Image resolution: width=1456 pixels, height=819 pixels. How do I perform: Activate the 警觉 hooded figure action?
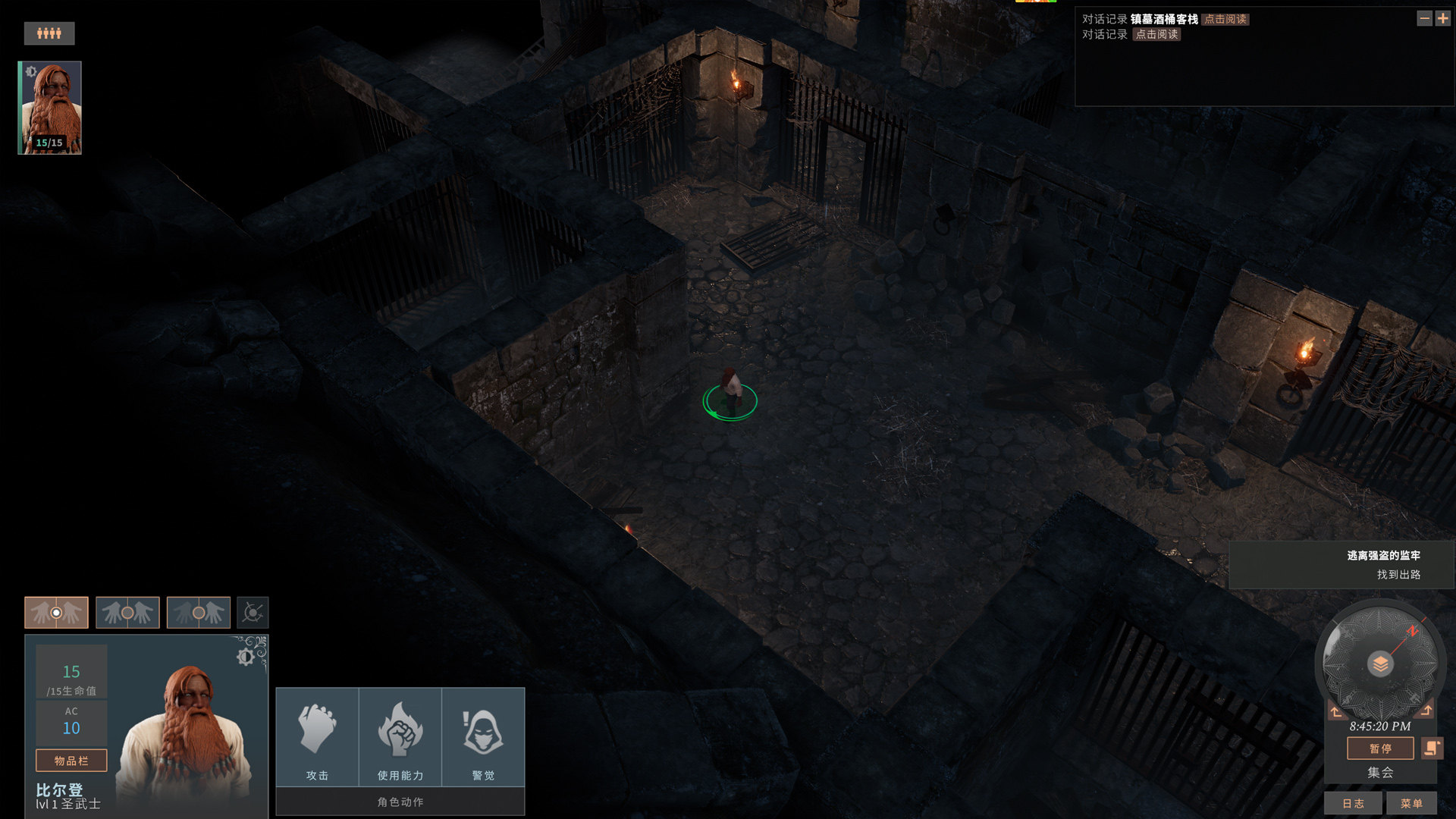point(483,737)
